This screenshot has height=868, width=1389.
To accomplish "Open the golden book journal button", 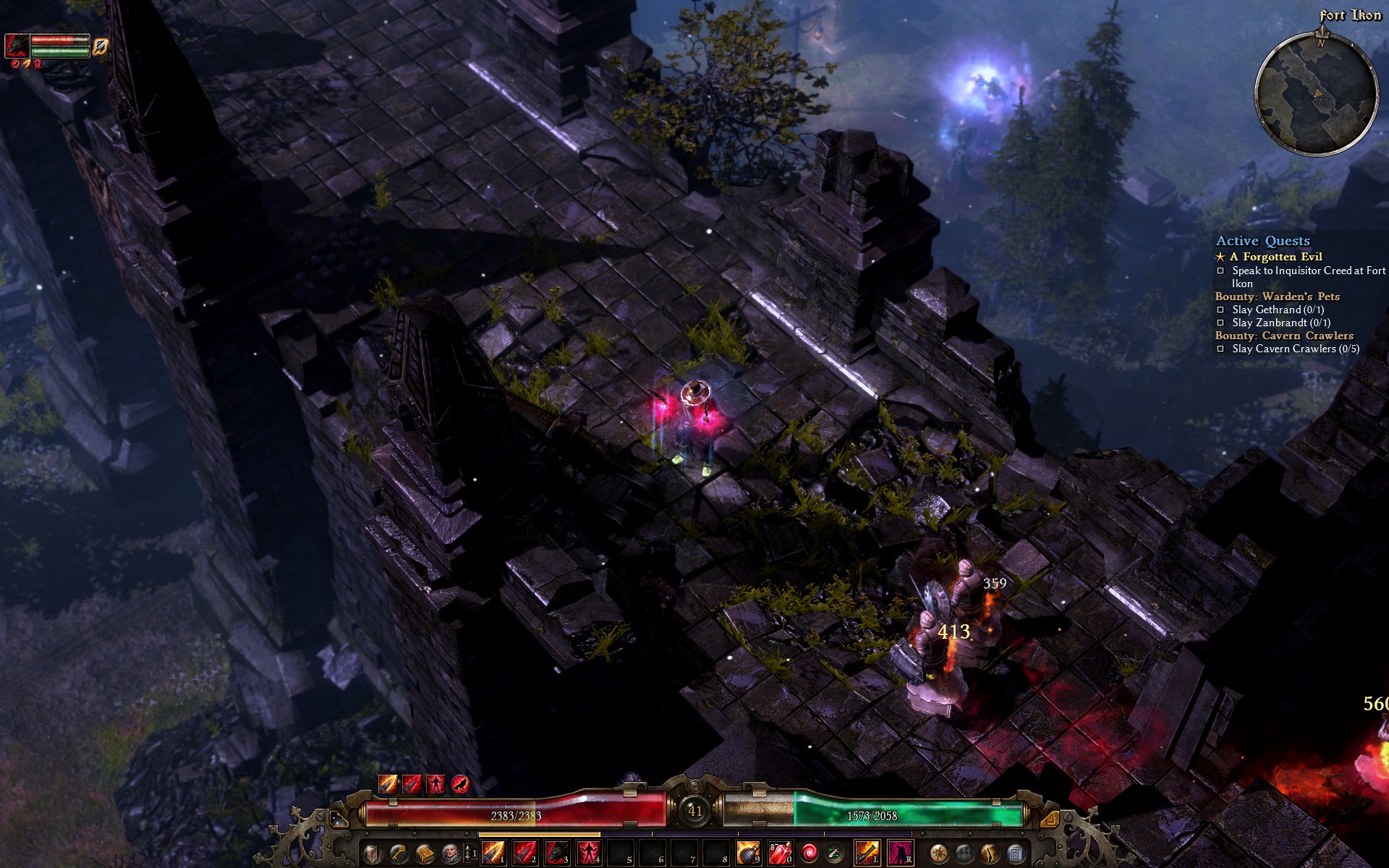I will [x=425, y=854].
